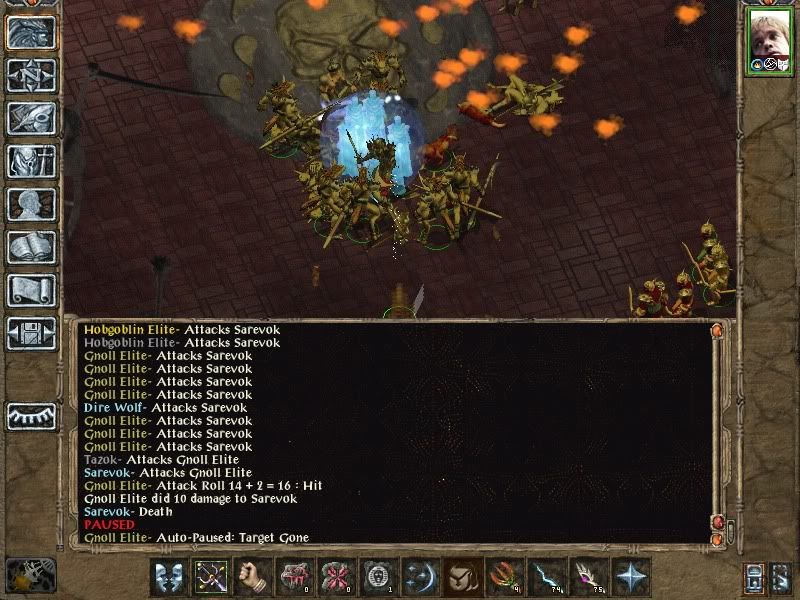Click the message log's scroll-up arrow
800x600 pixels.
tap(717, 330)
